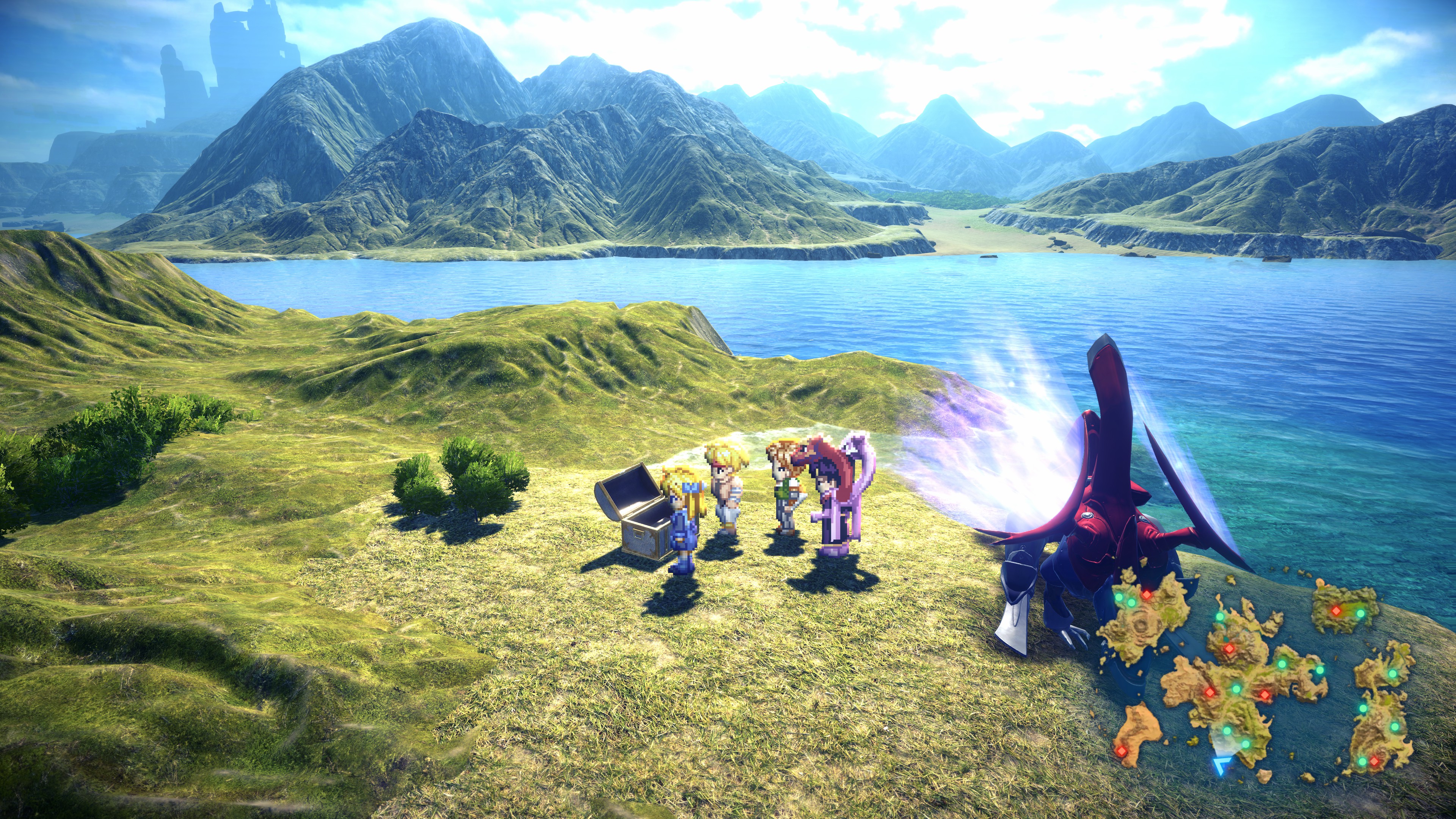This screenshot has height=819, width=1456.
Task: Select red diamond marker on the orange island
Action: (1120, 751)
